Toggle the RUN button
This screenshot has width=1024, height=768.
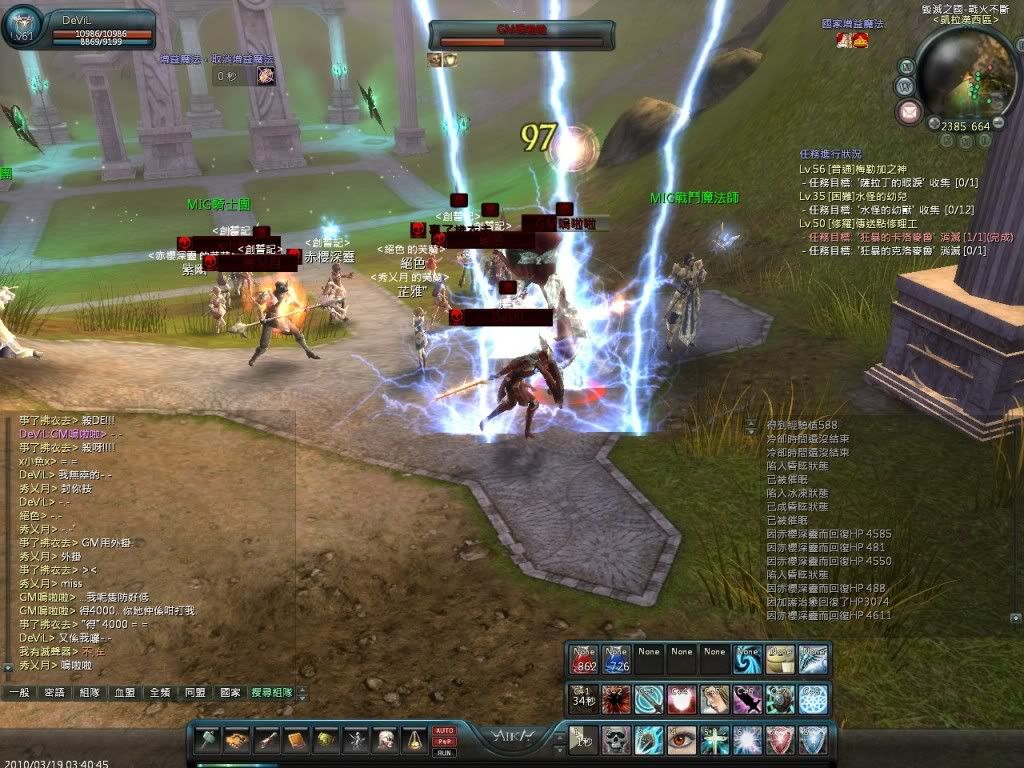(x=444, y=753)
